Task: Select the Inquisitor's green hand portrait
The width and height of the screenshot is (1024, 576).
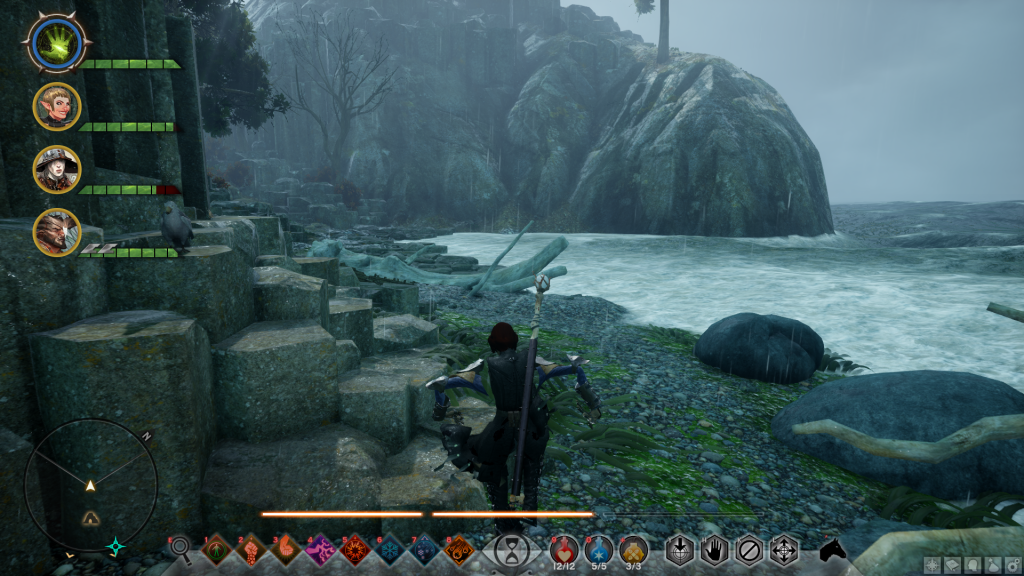Action: (58, 42)
